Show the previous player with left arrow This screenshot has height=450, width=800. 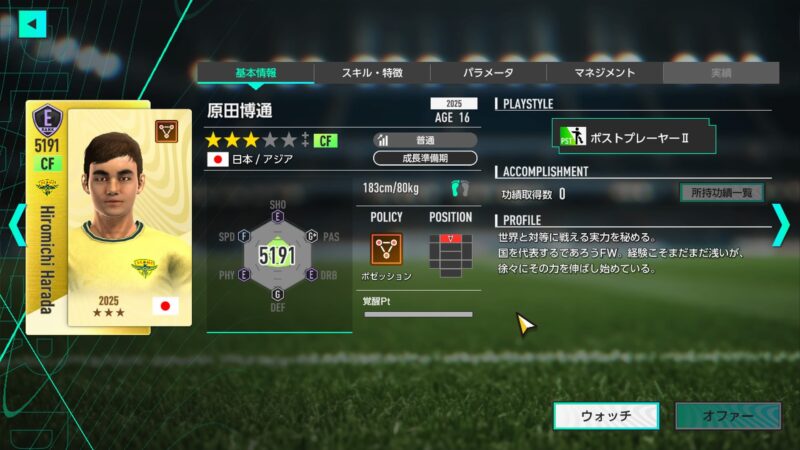point(15,225)
